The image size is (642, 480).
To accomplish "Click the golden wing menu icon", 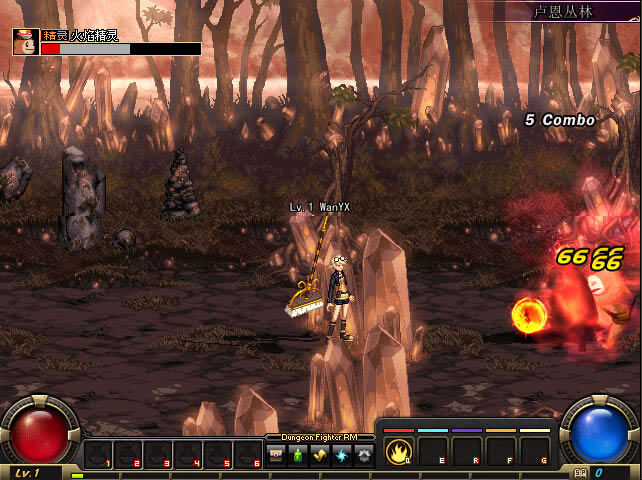I will (320, 455).
